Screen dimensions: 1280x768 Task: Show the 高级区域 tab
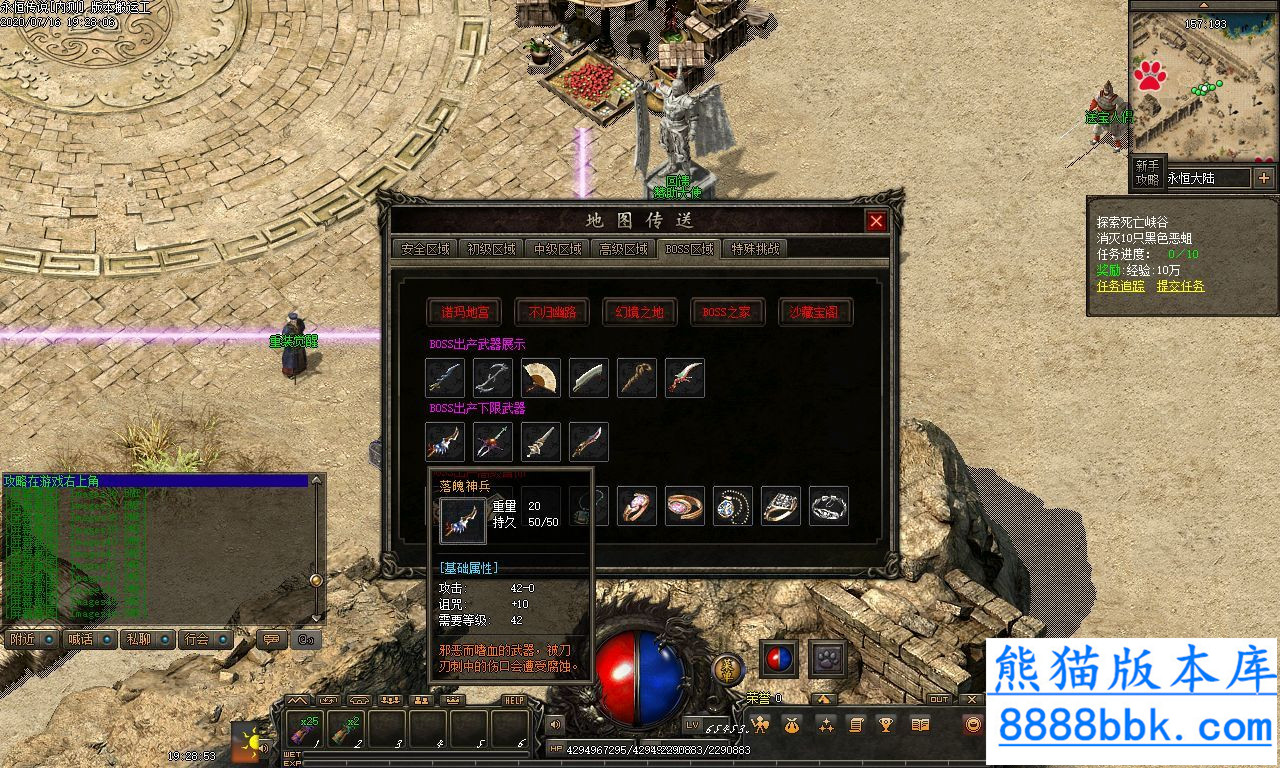click(623, 249)
